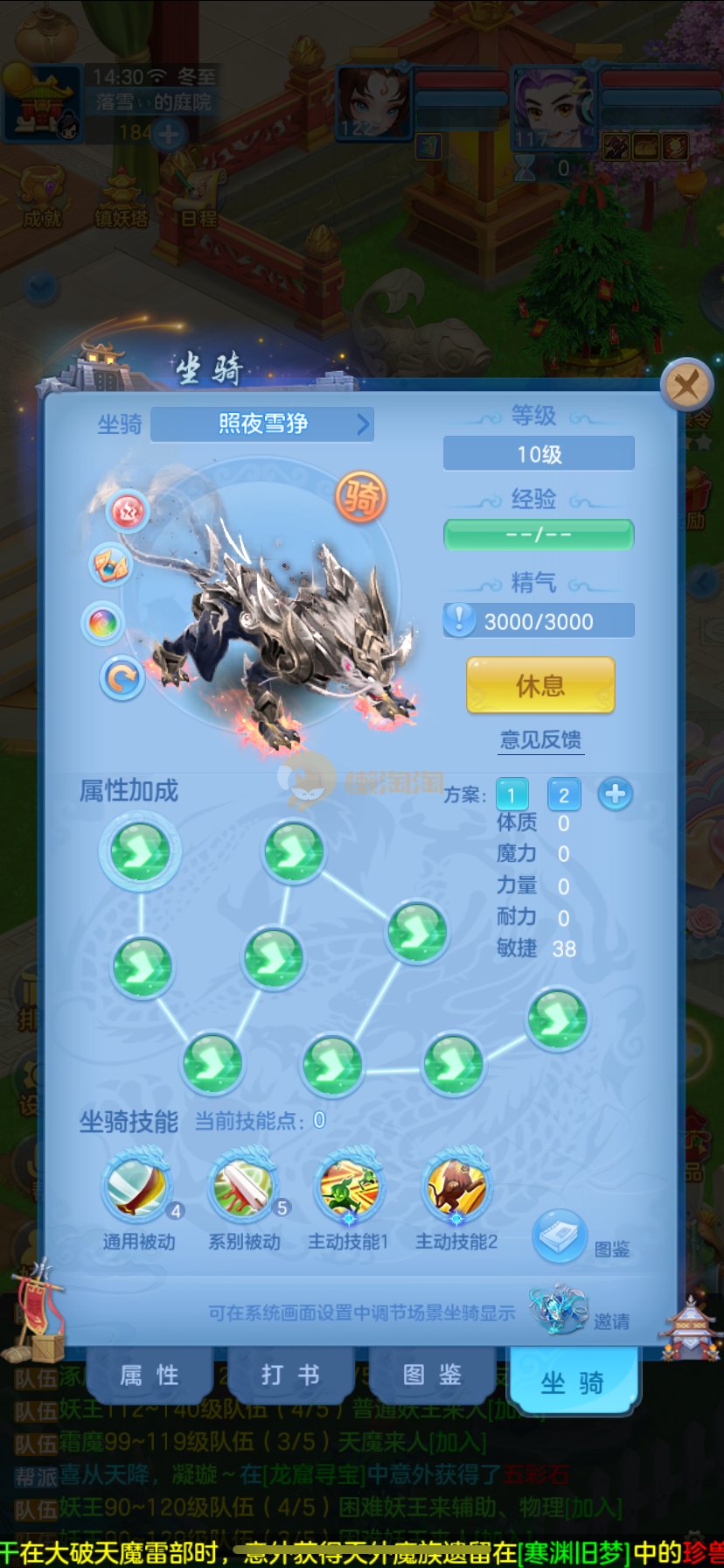Click the rainbow color dye icon

click(x=102, y=623)
